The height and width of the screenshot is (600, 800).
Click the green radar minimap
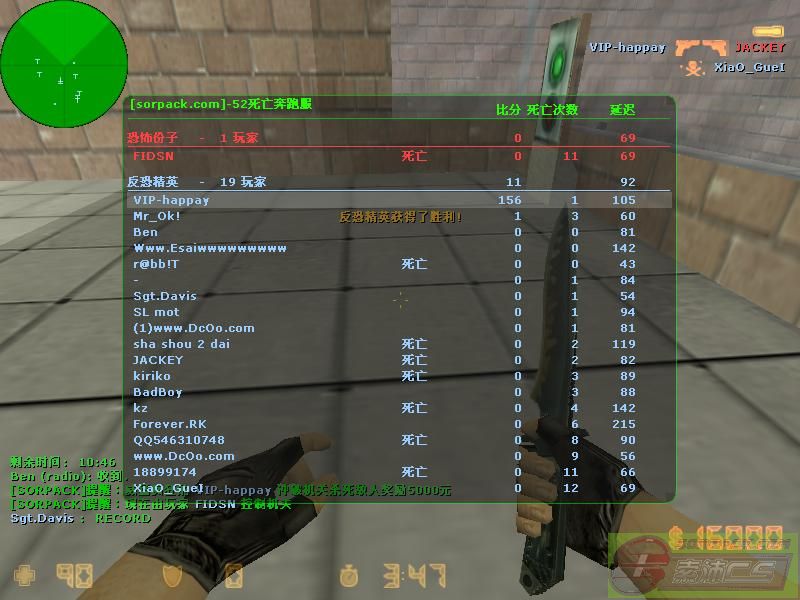(64, 64)
